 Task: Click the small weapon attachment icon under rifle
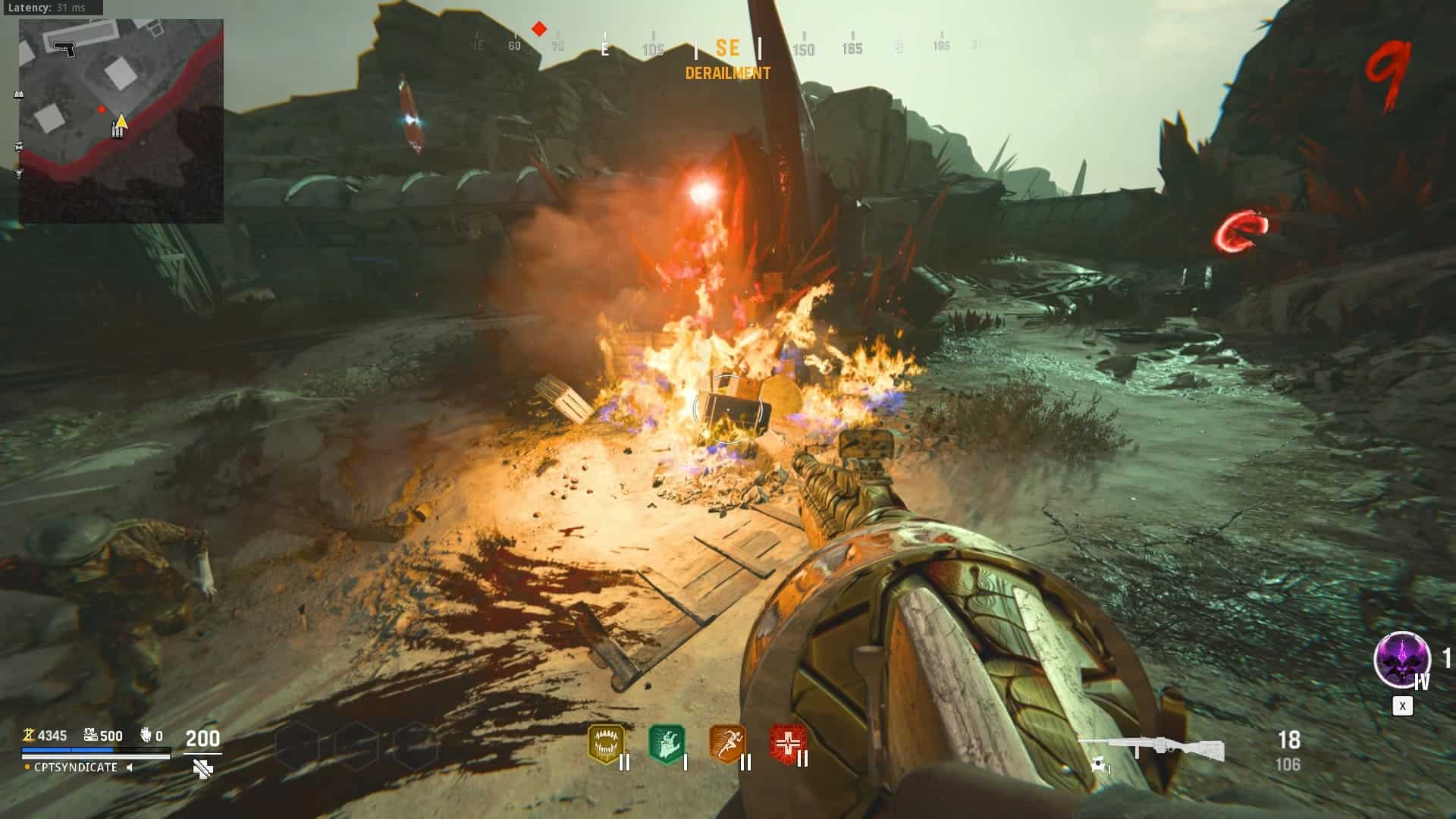(x=1099, y=767)
